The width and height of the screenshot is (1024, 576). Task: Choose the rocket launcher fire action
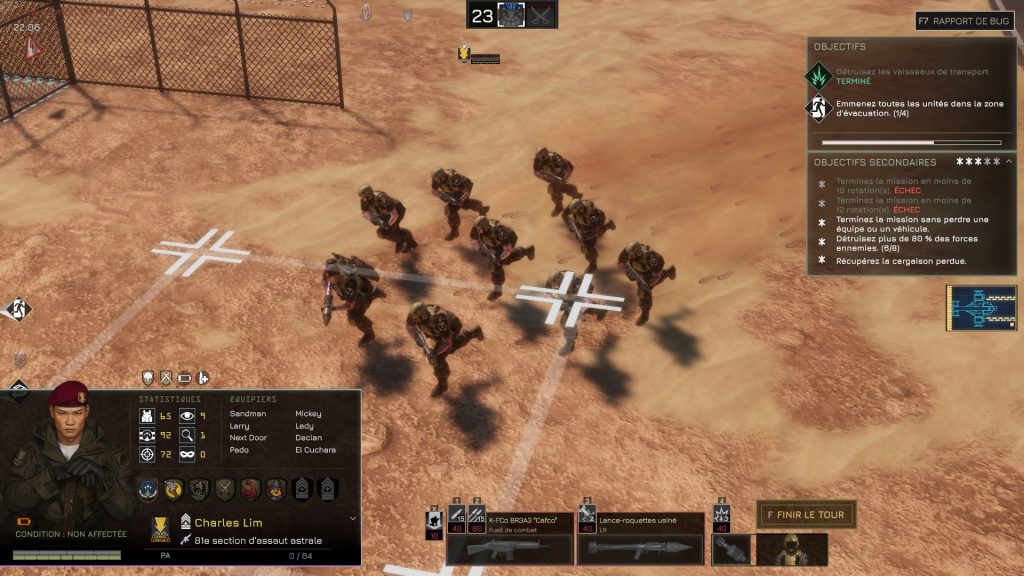[x=587, y=521]
